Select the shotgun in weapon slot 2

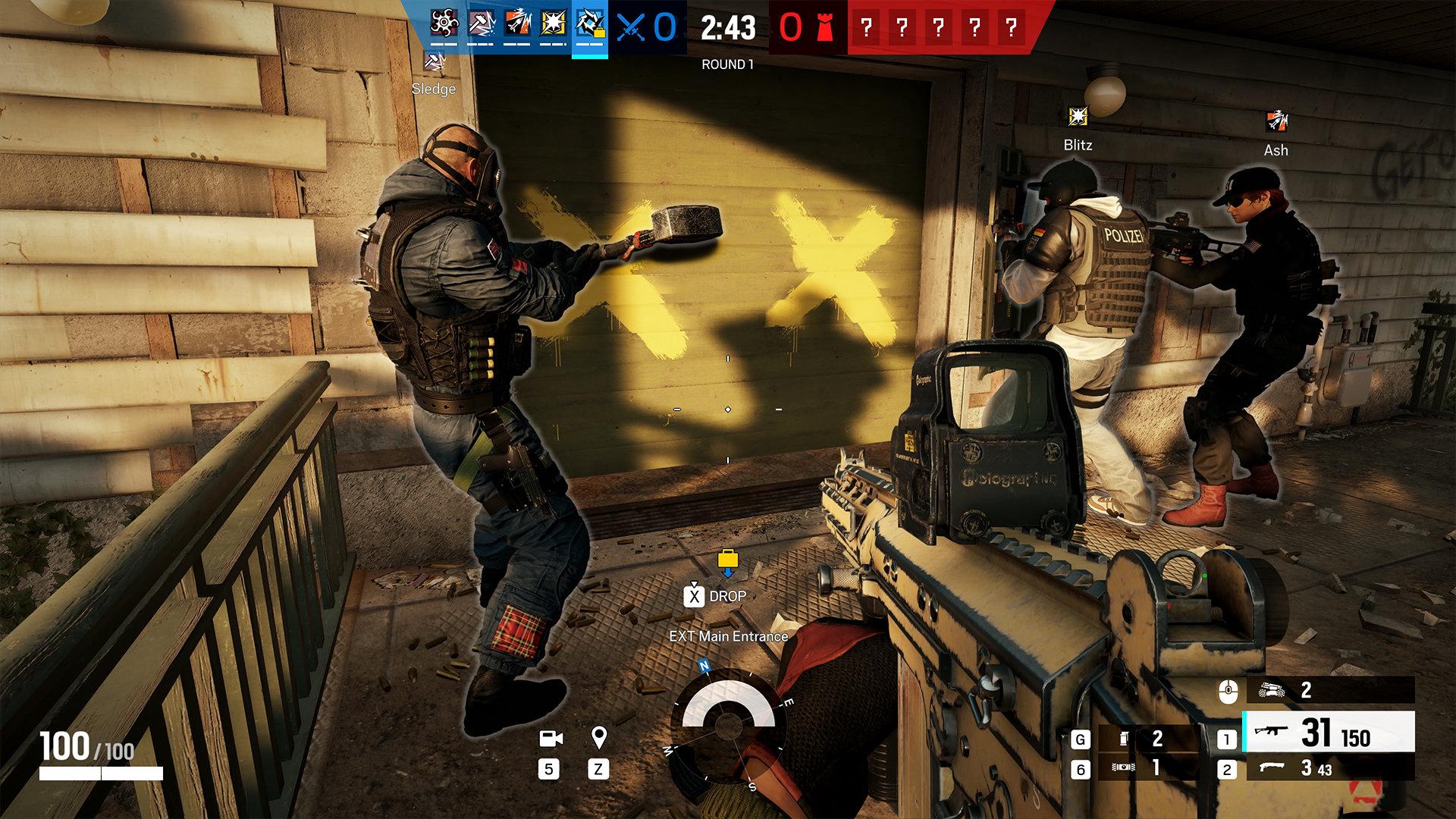pyautogui.click(x=1289, y=767)
